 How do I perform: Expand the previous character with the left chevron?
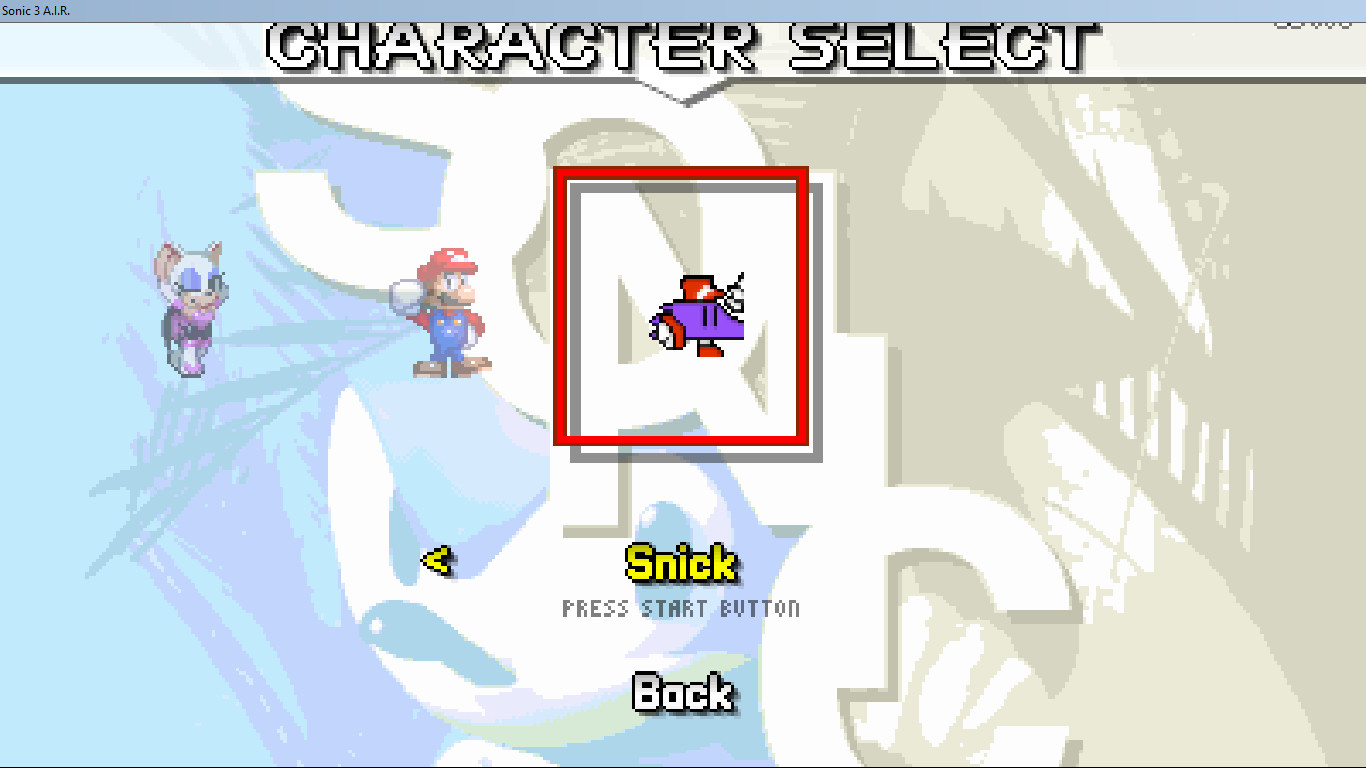tap(438, 560)
